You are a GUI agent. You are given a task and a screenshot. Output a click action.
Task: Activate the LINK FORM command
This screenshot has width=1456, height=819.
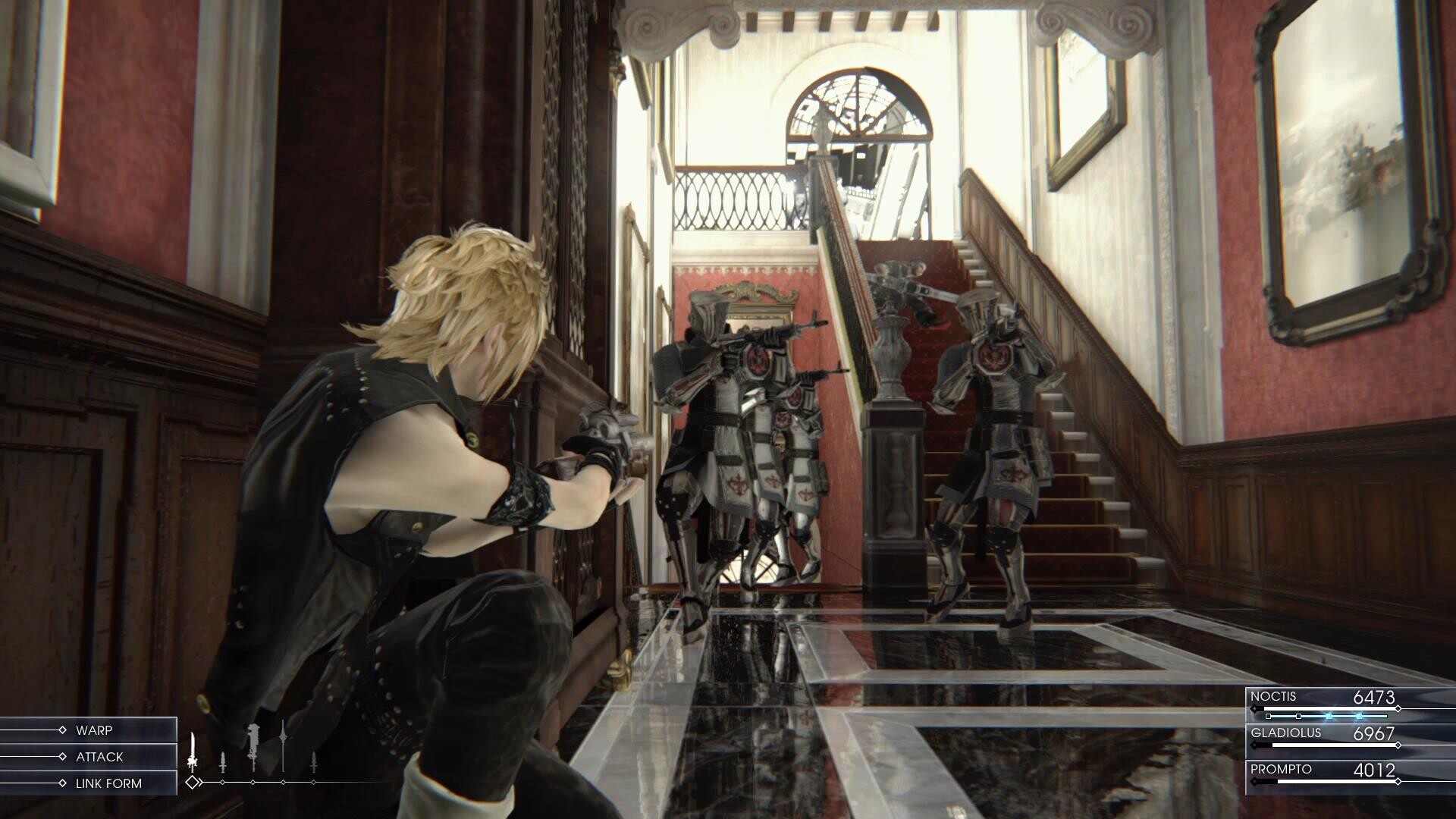tap(108, 783)
